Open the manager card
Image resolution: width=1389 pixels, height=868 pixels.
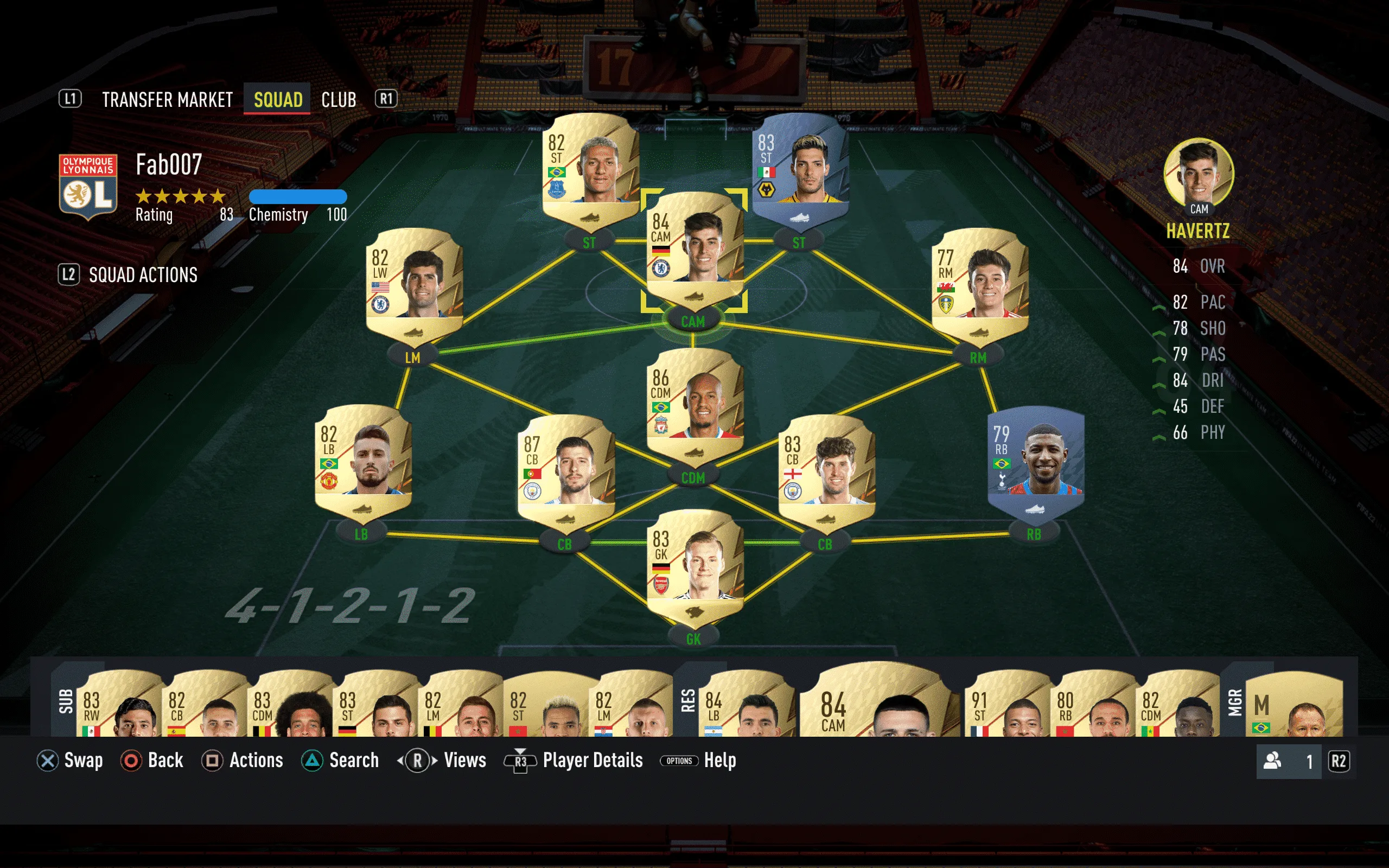tap(1295, 706)
